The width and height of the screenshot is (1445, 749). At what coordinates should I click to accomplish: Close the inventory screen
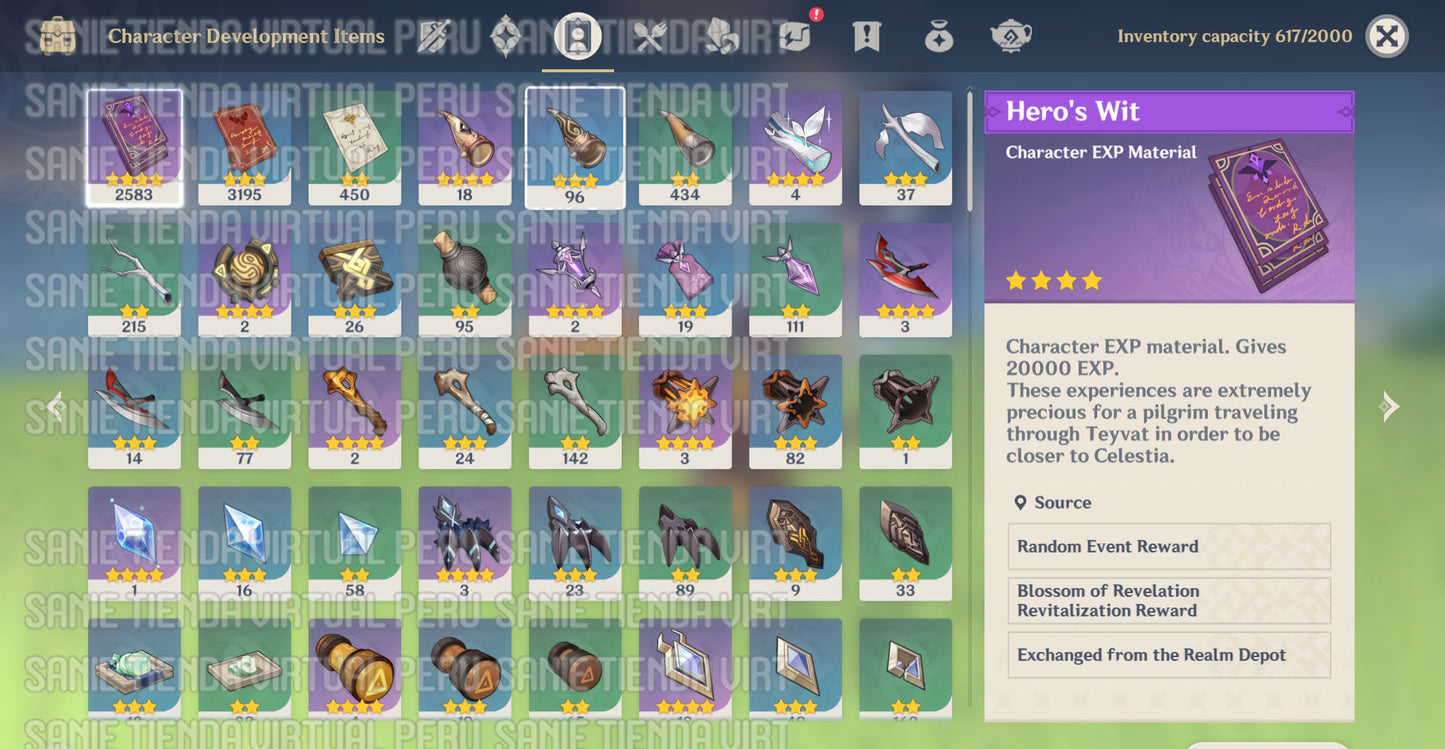pos(1386,37)
